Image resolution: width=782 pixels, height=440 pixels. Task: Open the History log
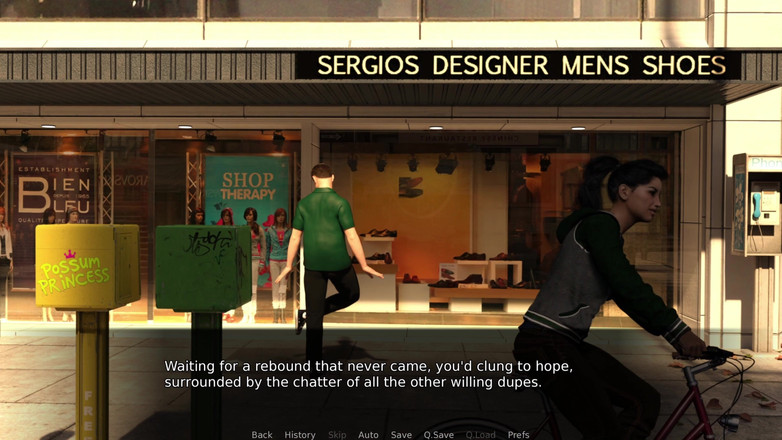point(300,435)
